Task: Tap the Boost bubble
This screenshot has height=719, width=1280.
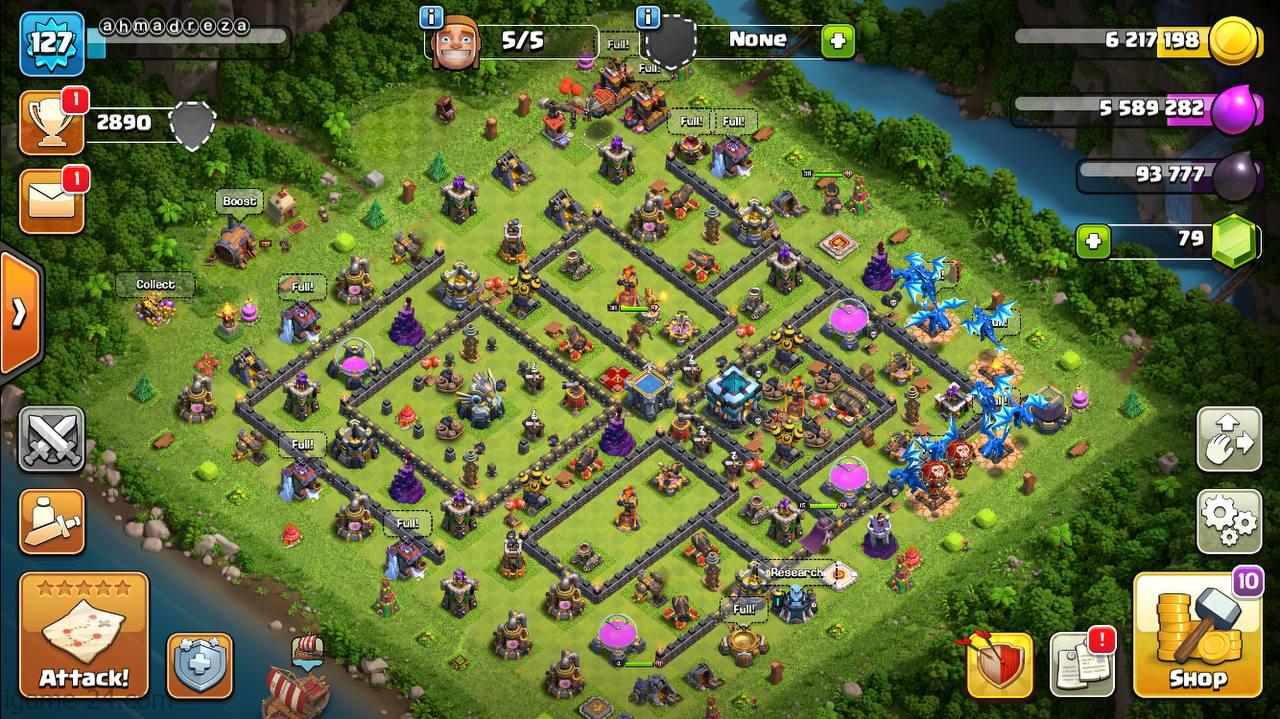Action: [x=240, y=202]
